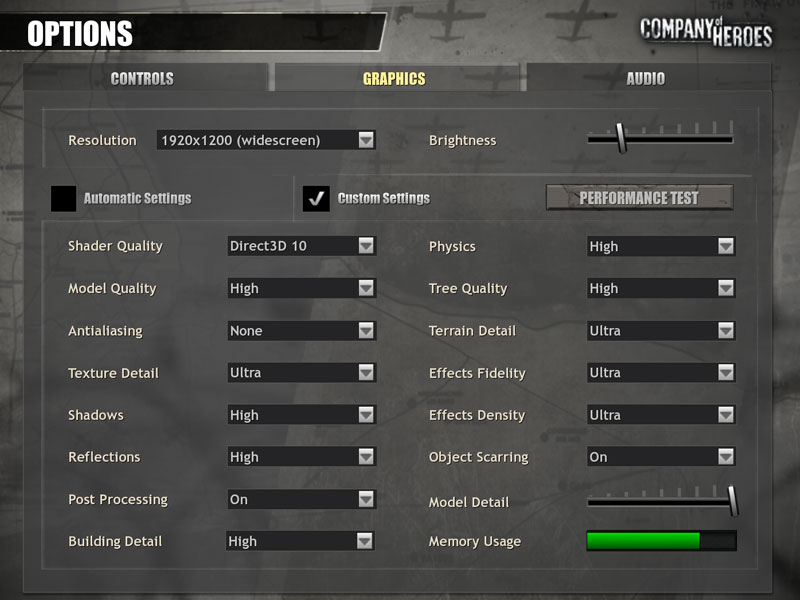Open the Physics dropdown
800x600 pixels.
point(661,246)
